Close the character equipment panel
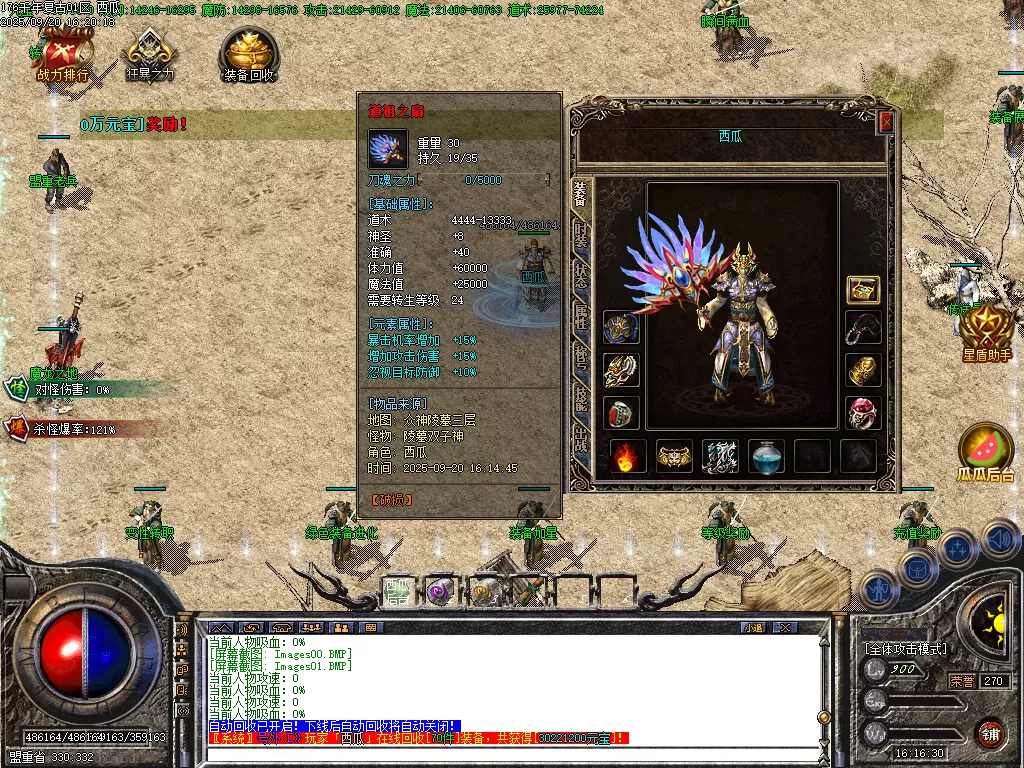 pyautogui.click(x=885, y=122)
